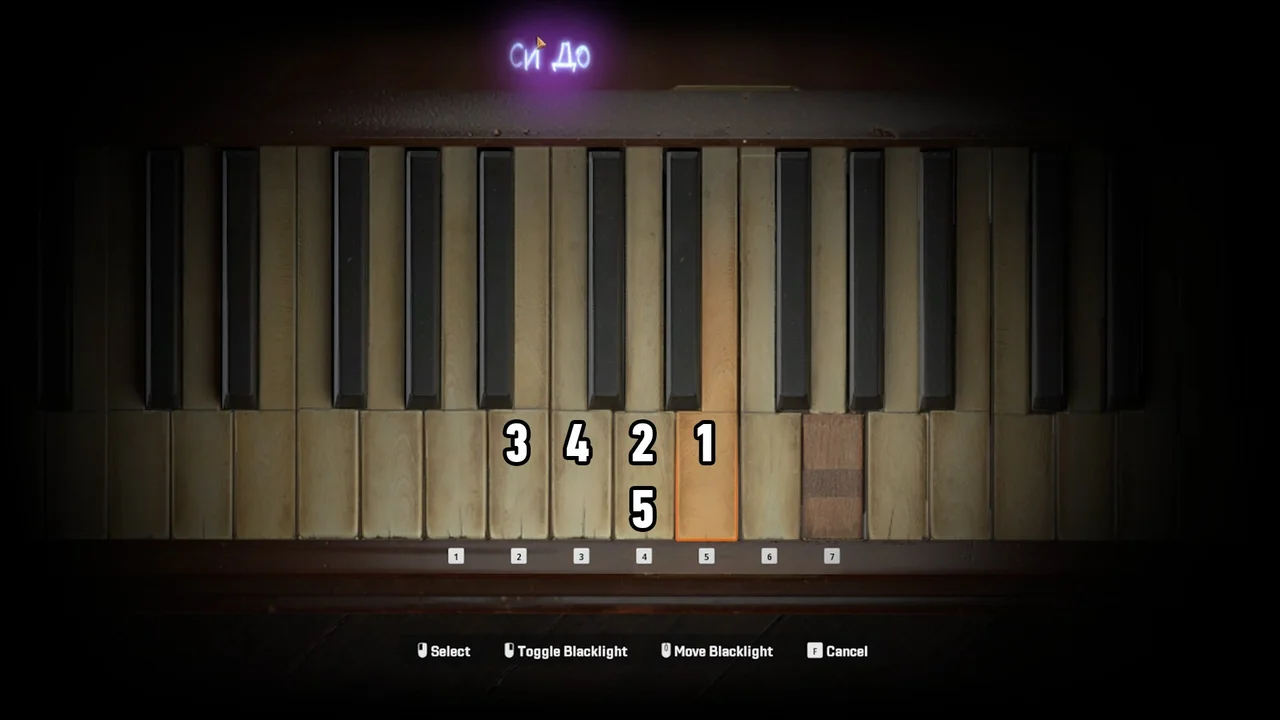Click the number 4 key hint badge

click(644, 556)
